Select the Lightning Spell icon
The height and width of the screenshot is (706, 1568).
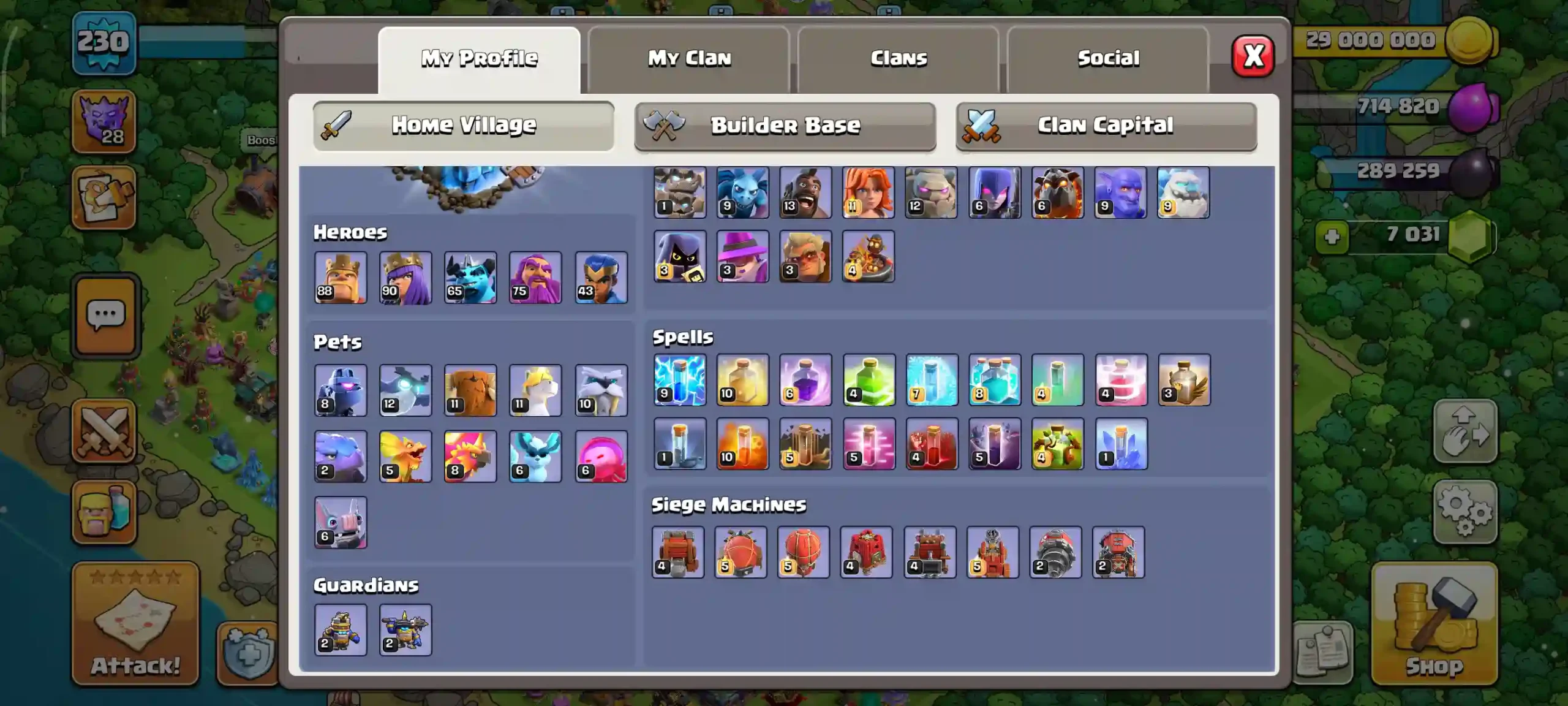(x=679, y=381)
